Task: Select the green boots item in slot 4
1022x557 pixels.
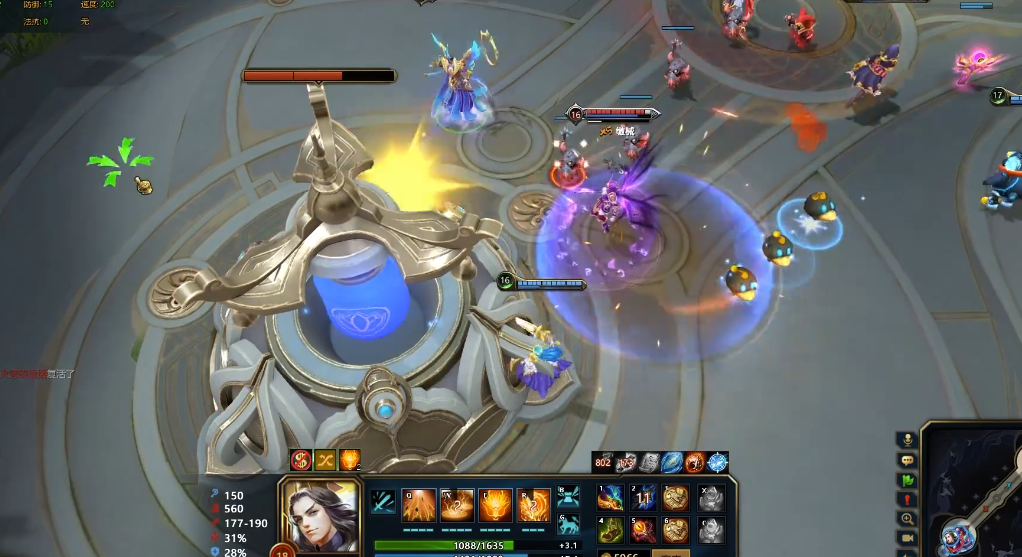Action: pyautogui.click(x=611, y=529)
